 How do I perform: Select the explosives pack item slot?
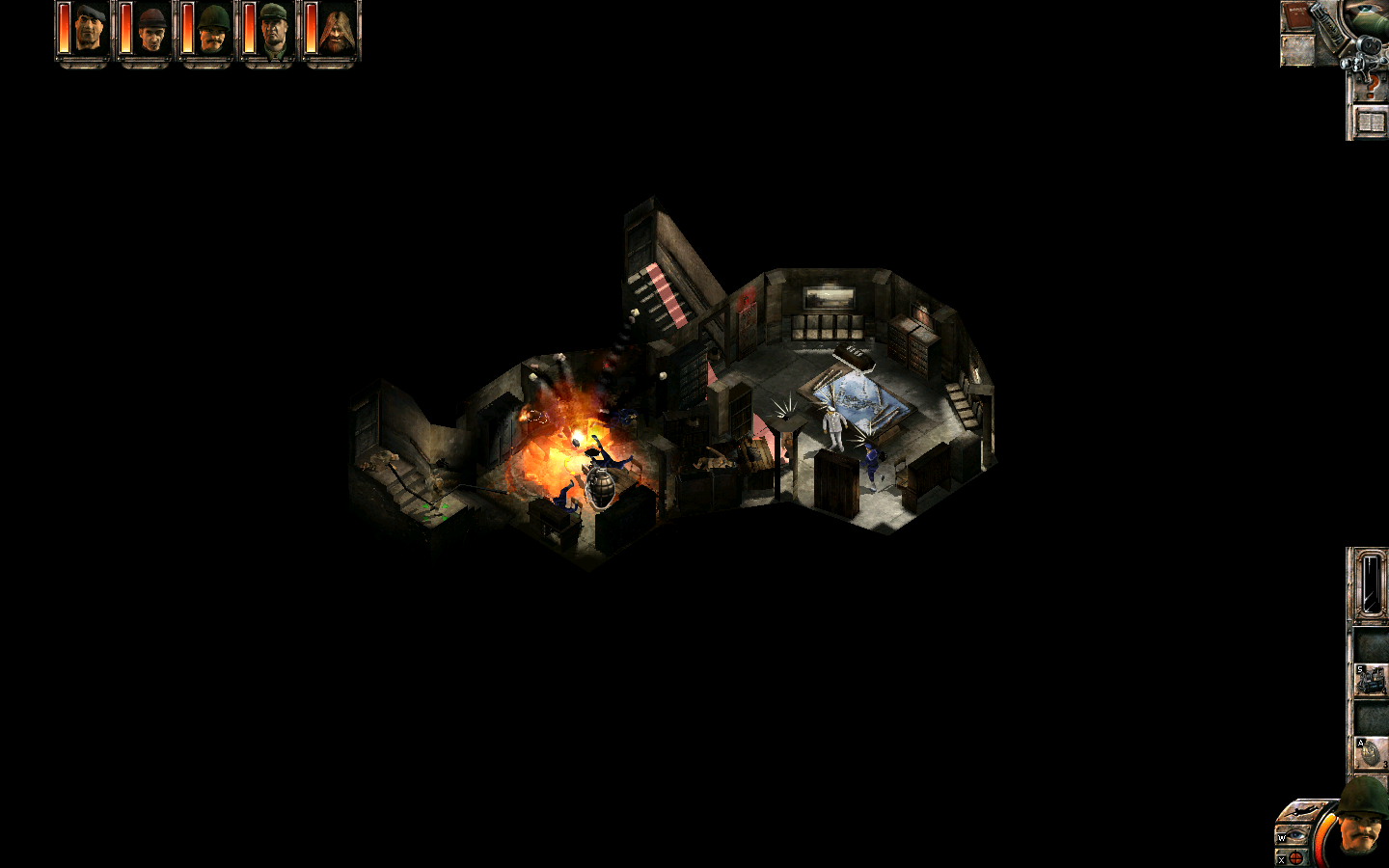[1370, 680]
